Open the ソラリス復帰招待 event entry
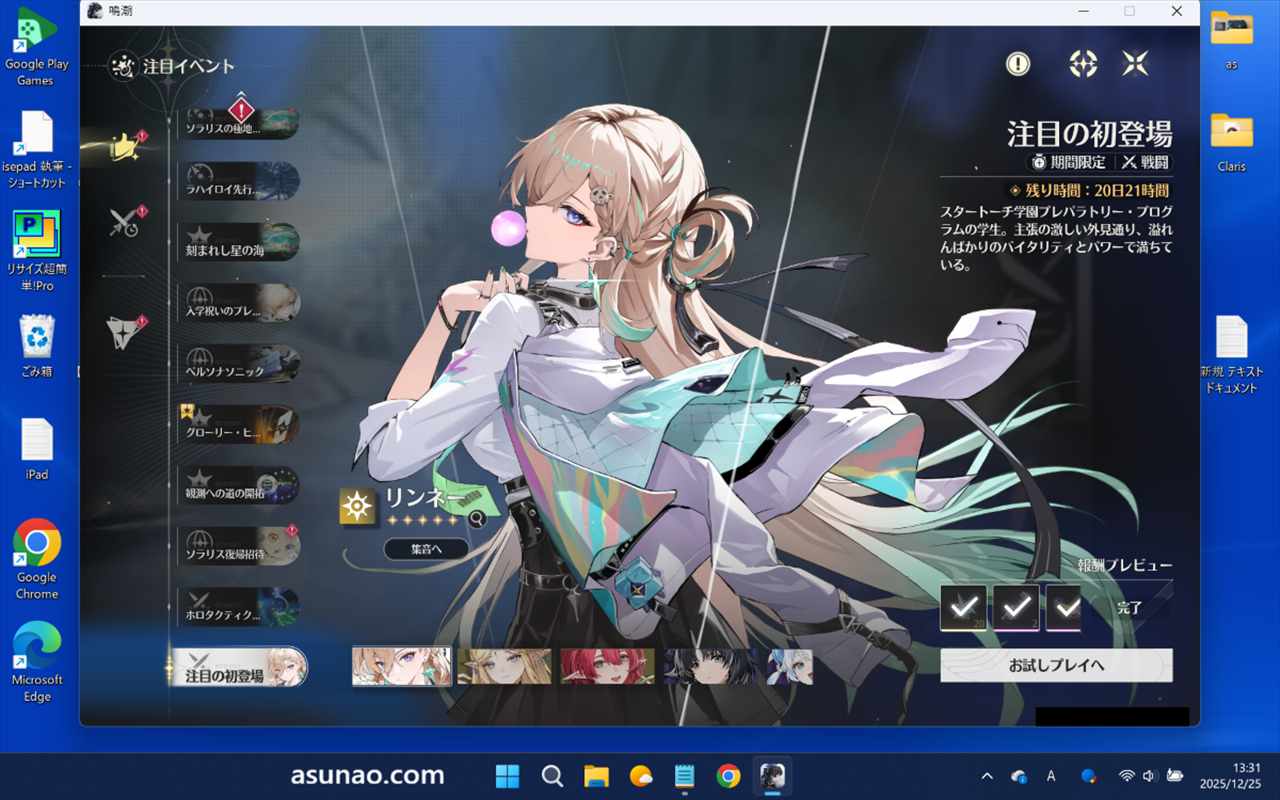This screenshot has width=1280, height=800. pyautogui.click(x=240, y=546)
